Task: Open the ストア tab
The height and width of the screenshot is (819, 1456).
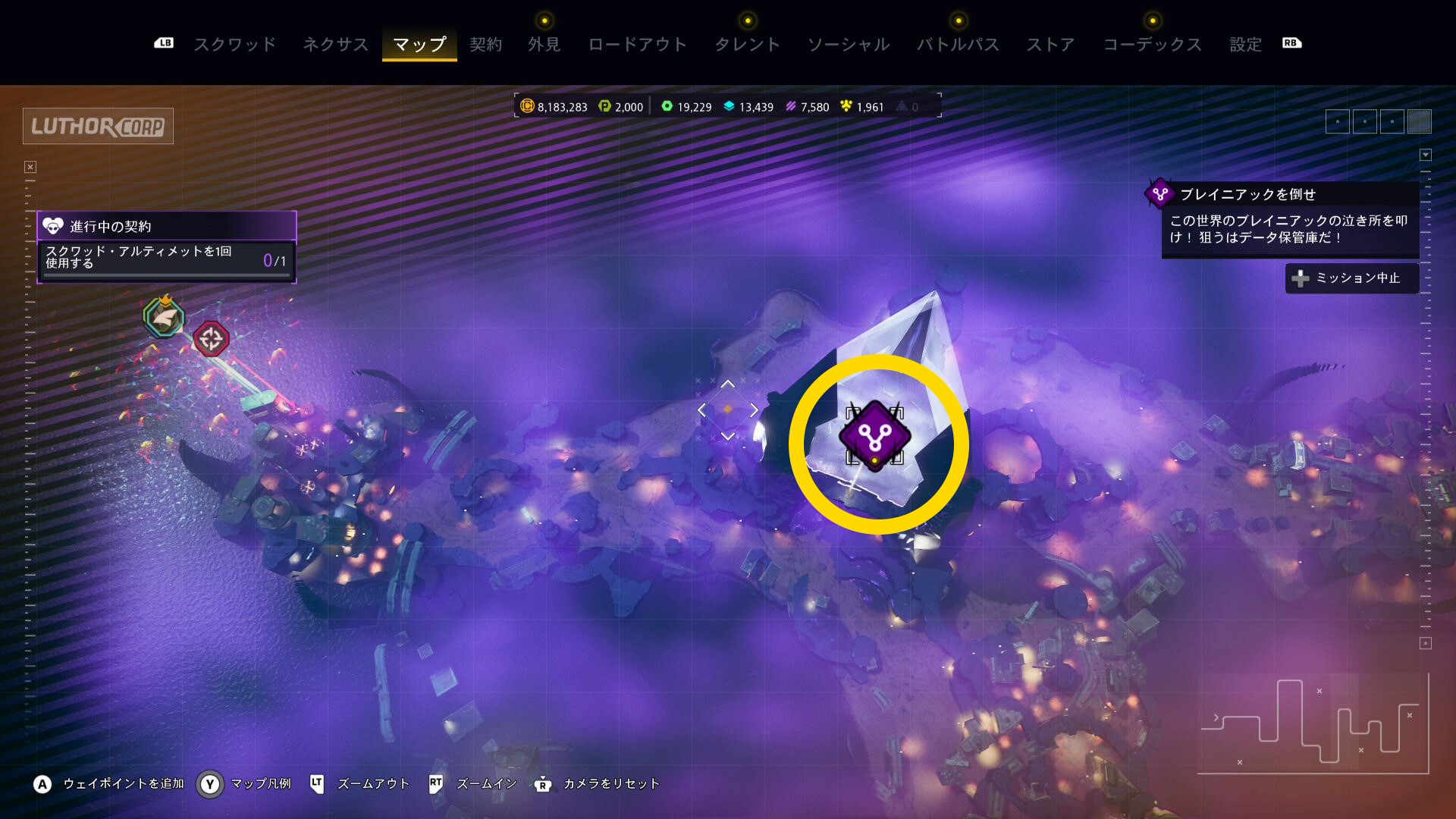Action: point(1050,45)
